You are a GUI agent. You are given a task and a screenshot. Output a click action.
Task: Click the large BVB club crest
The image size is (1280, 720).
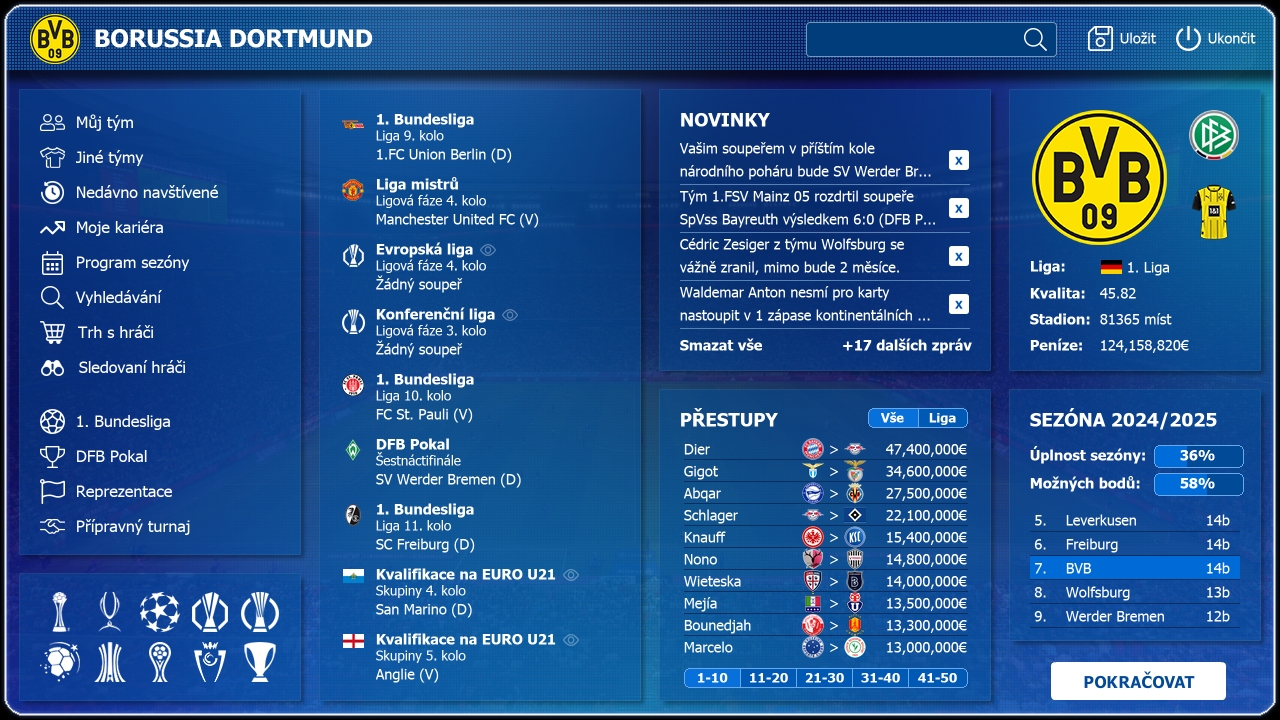[x=1099, y=176]
